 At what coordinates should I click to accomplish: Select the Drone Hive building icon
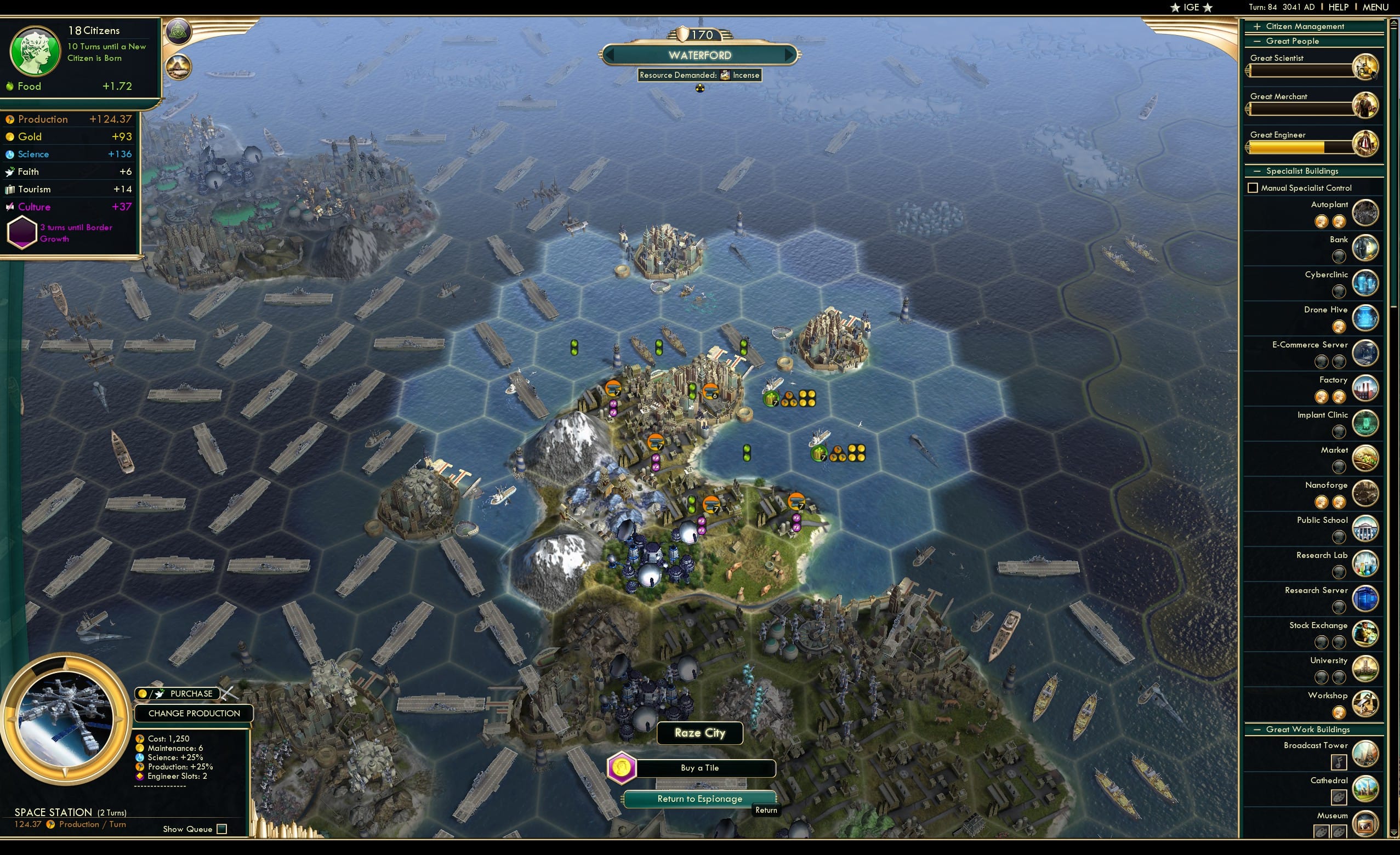click(x=1366, y=318)
